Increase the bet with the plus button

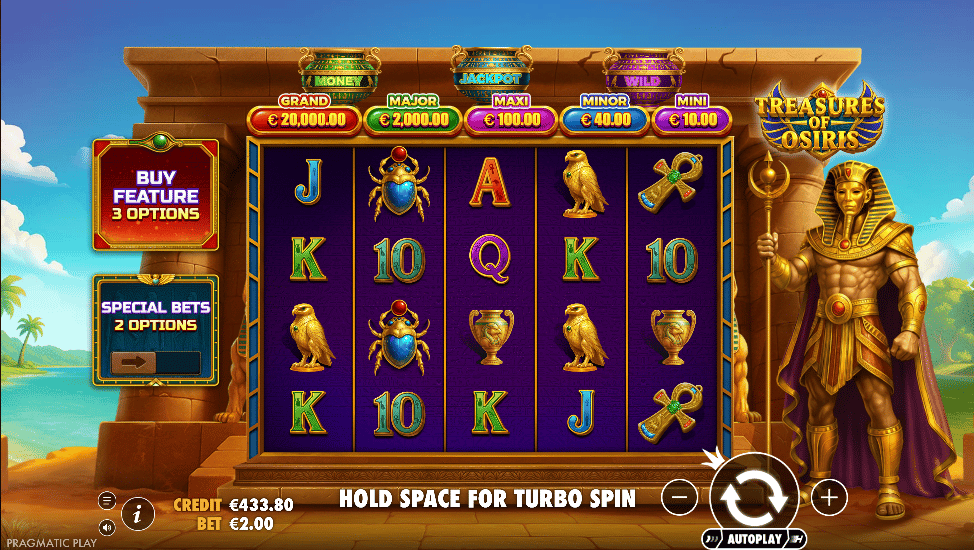[x=829, y=496]
